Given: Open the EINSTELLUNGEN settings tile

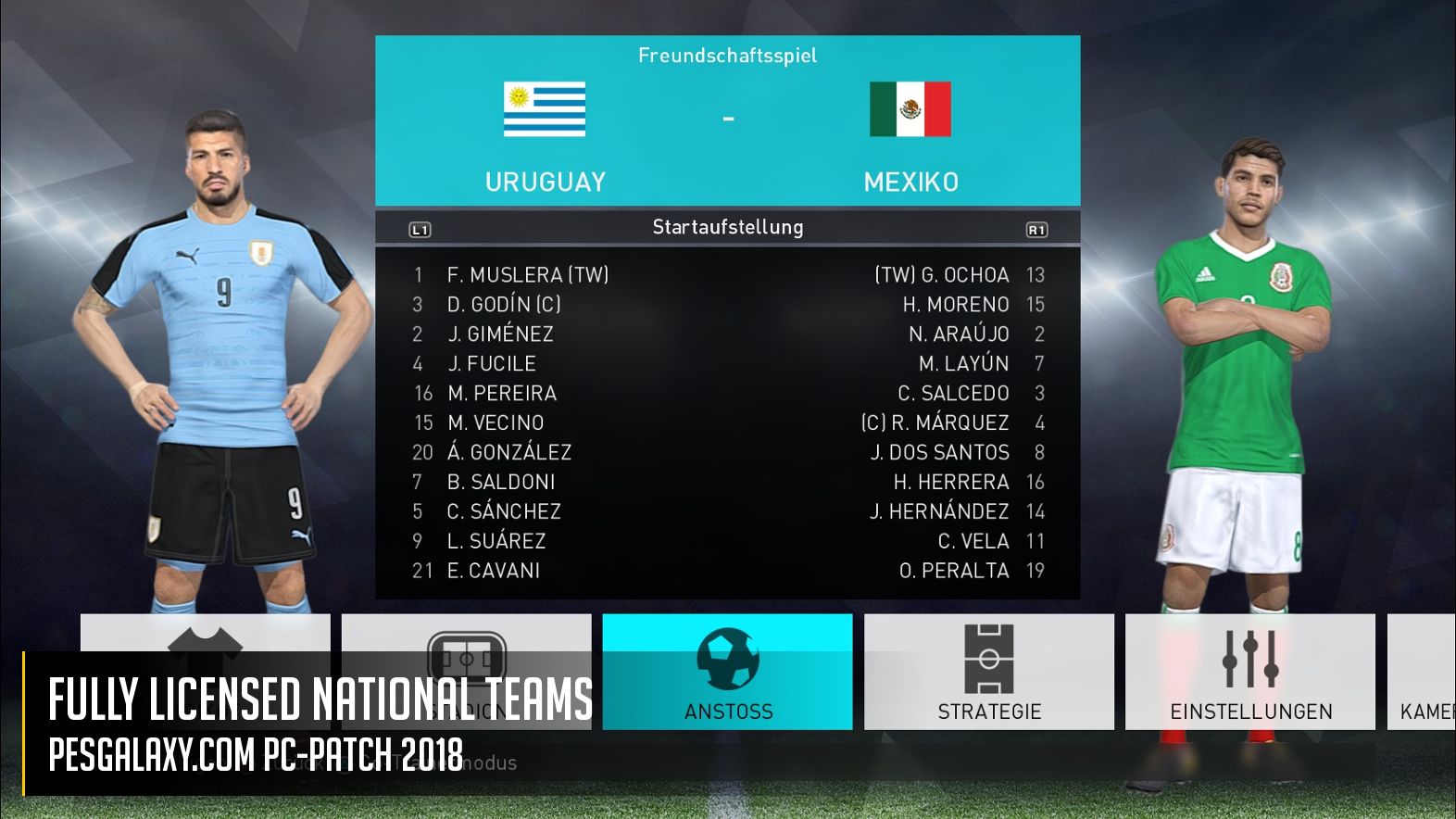Looking at the screenshot, I should click(x=1249, y=672).
